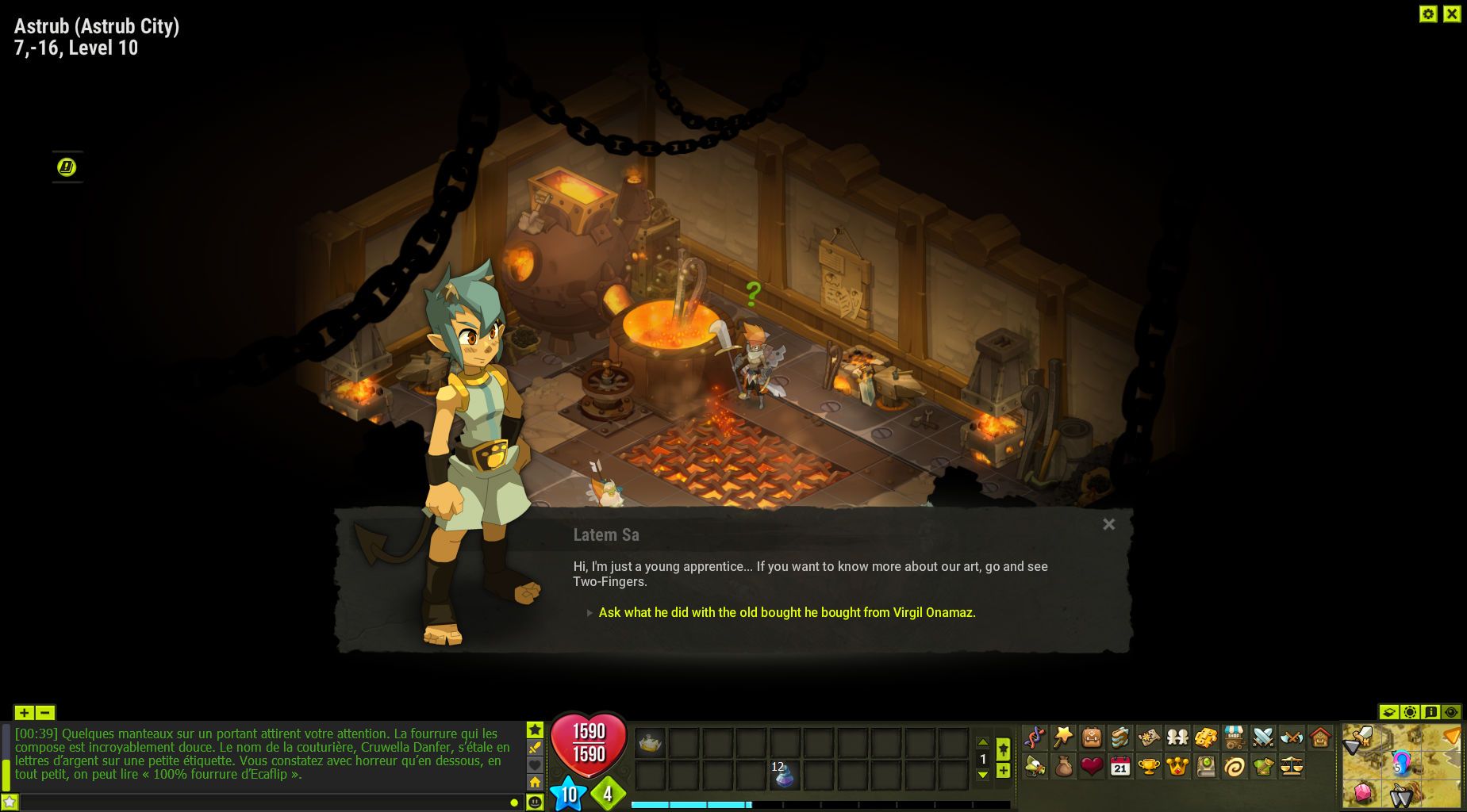Open the achievements trophy icon

pos(1149,766)
